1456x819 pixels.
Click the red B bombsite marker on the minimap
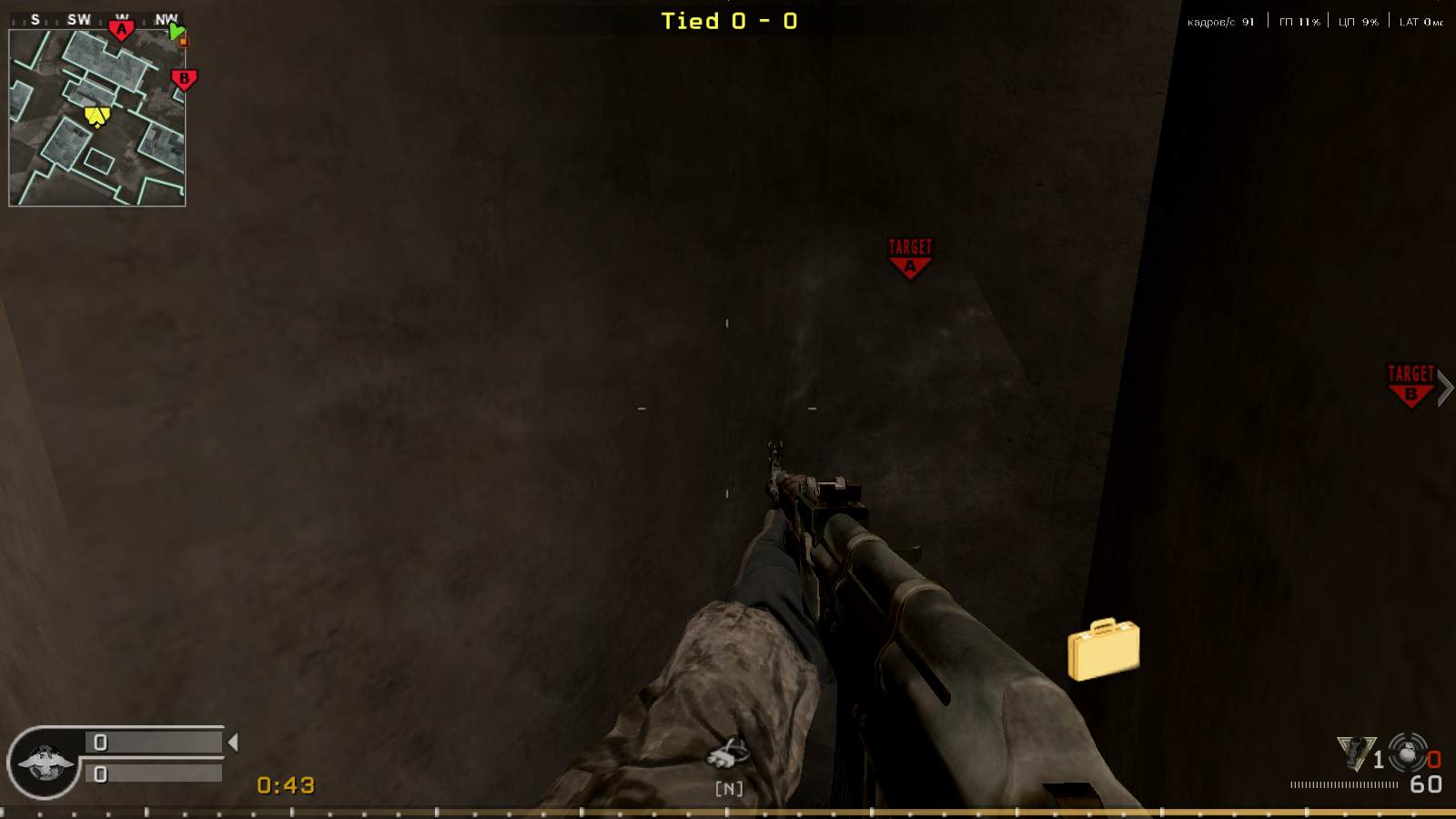(x=185, y=80)
